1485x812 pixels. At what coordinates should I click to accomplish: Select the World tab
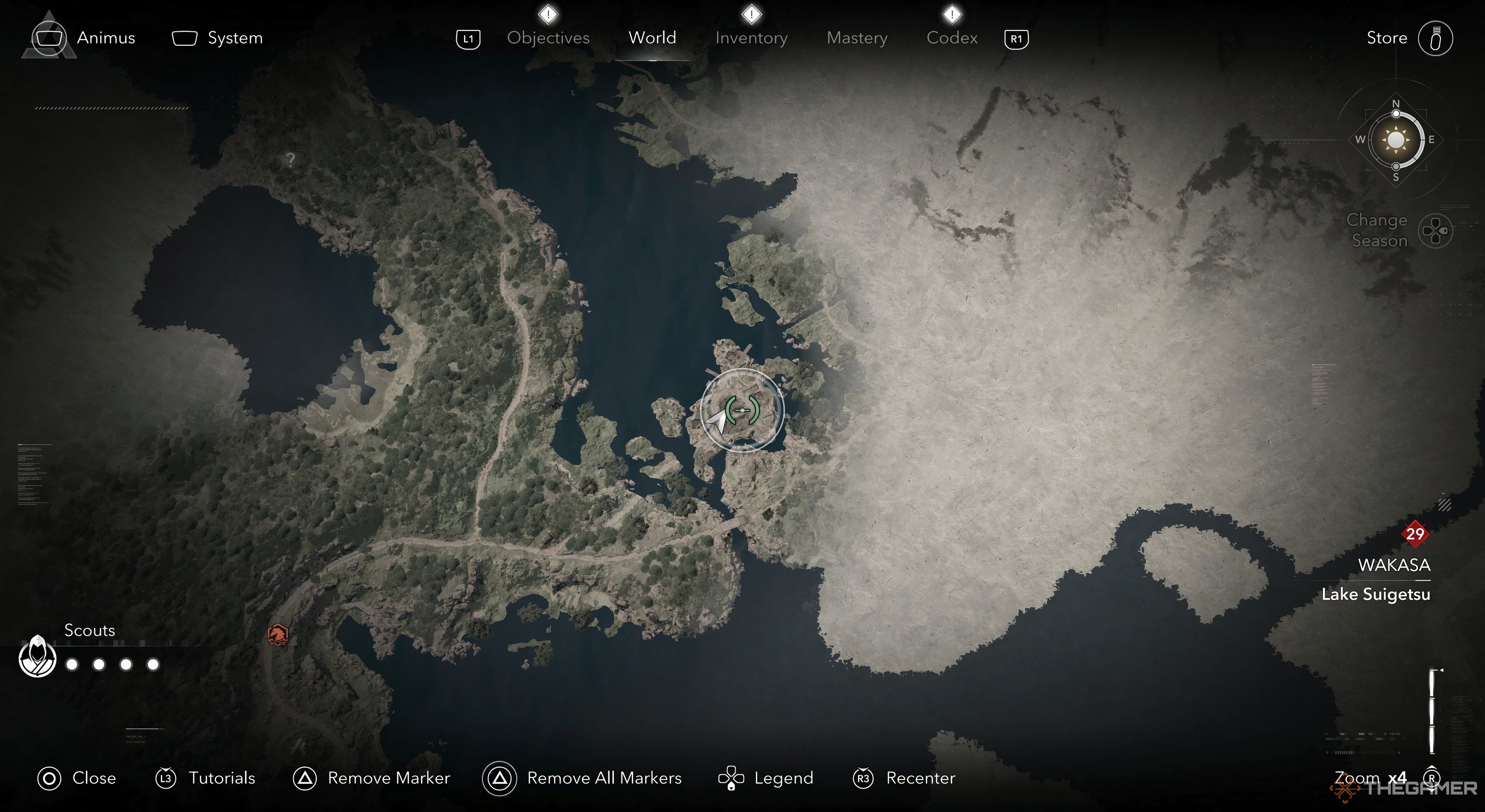[652, 38]
